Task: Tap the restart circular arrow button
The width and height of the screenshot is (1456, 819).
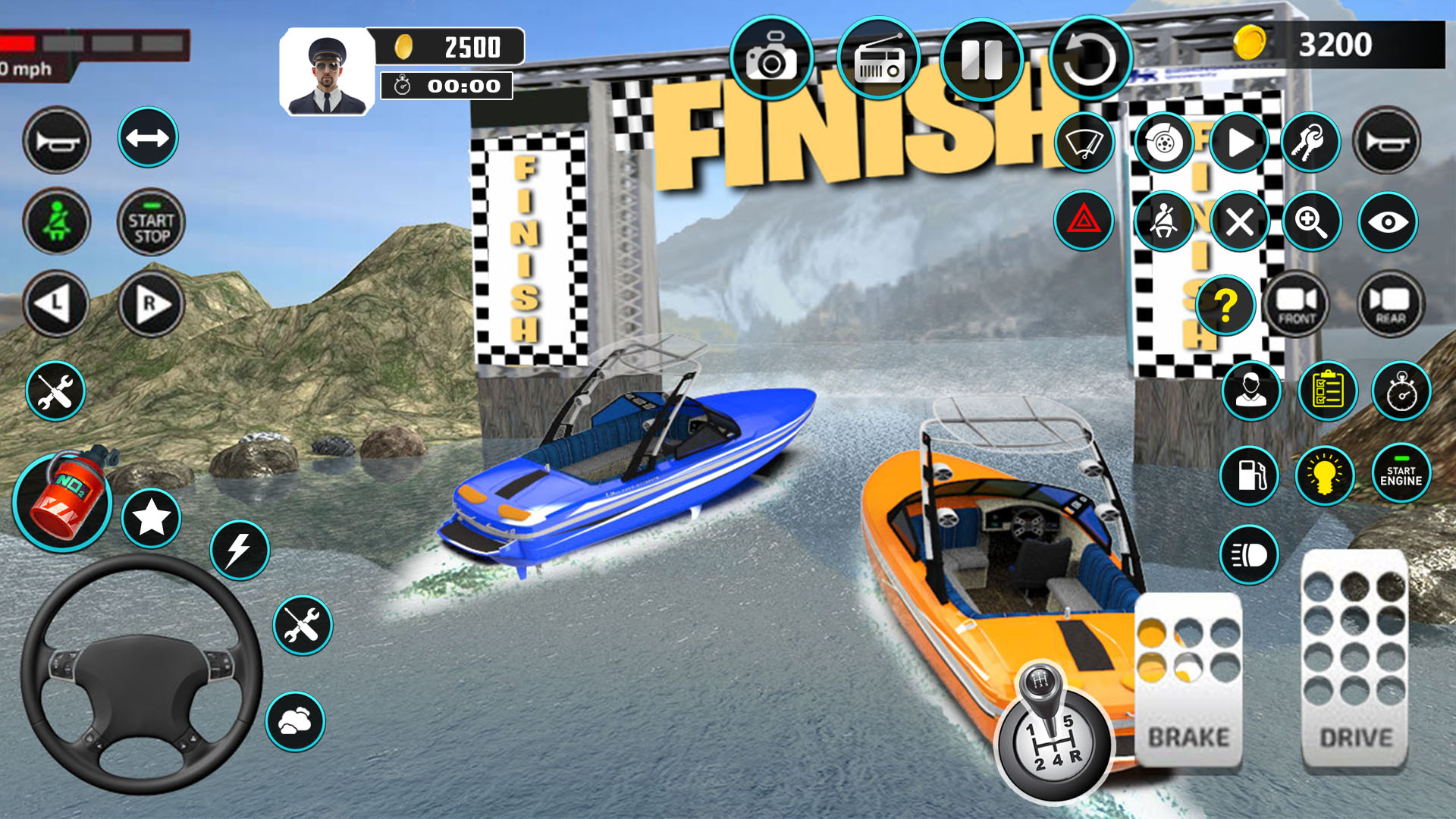Action: (1090, 60)
